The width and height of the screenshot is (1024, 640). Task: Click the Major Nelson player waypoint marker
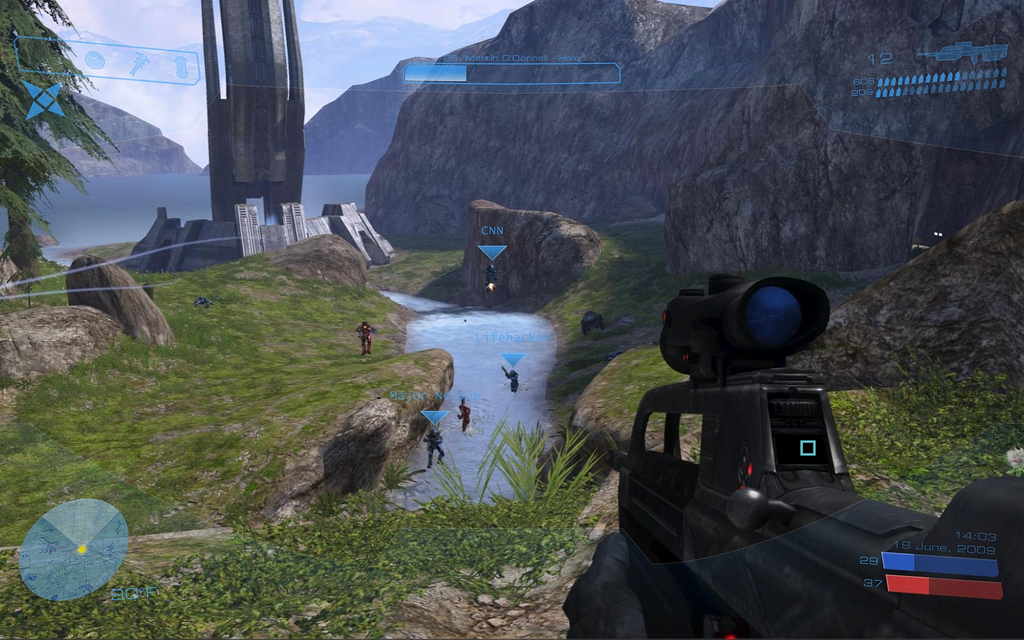pyautogui.click(x=435, y=416)
